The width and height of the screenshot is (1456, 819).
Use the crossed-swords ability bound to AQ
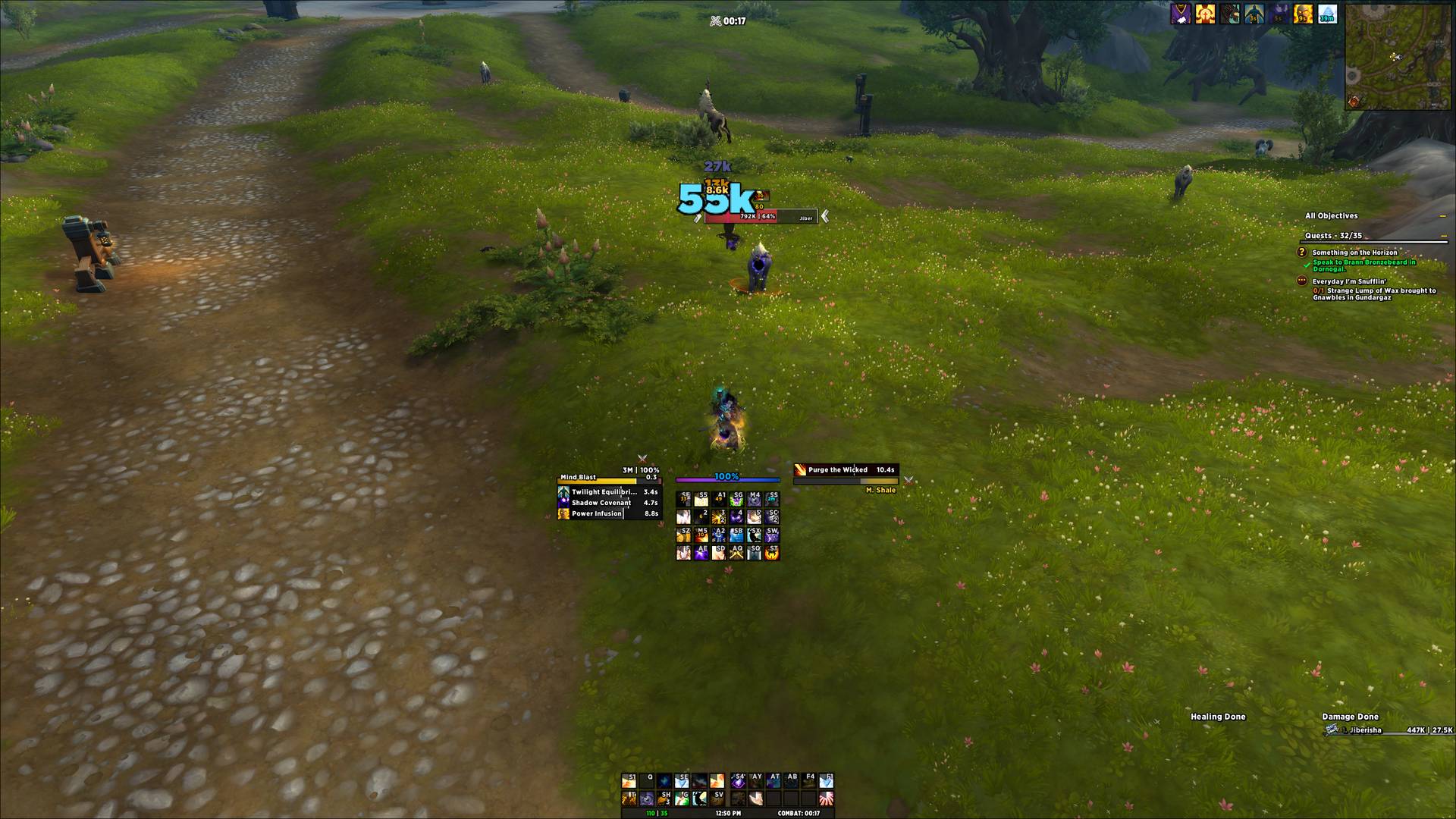pyautogui.click(x=736, y=553)
